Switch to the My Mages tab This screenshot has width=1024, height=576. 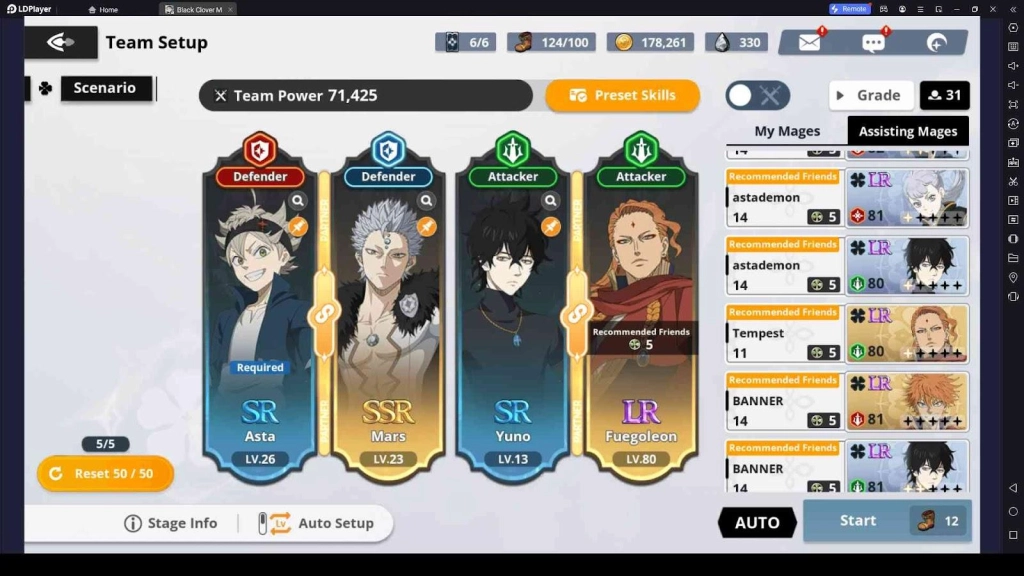[x=787, y=131]
